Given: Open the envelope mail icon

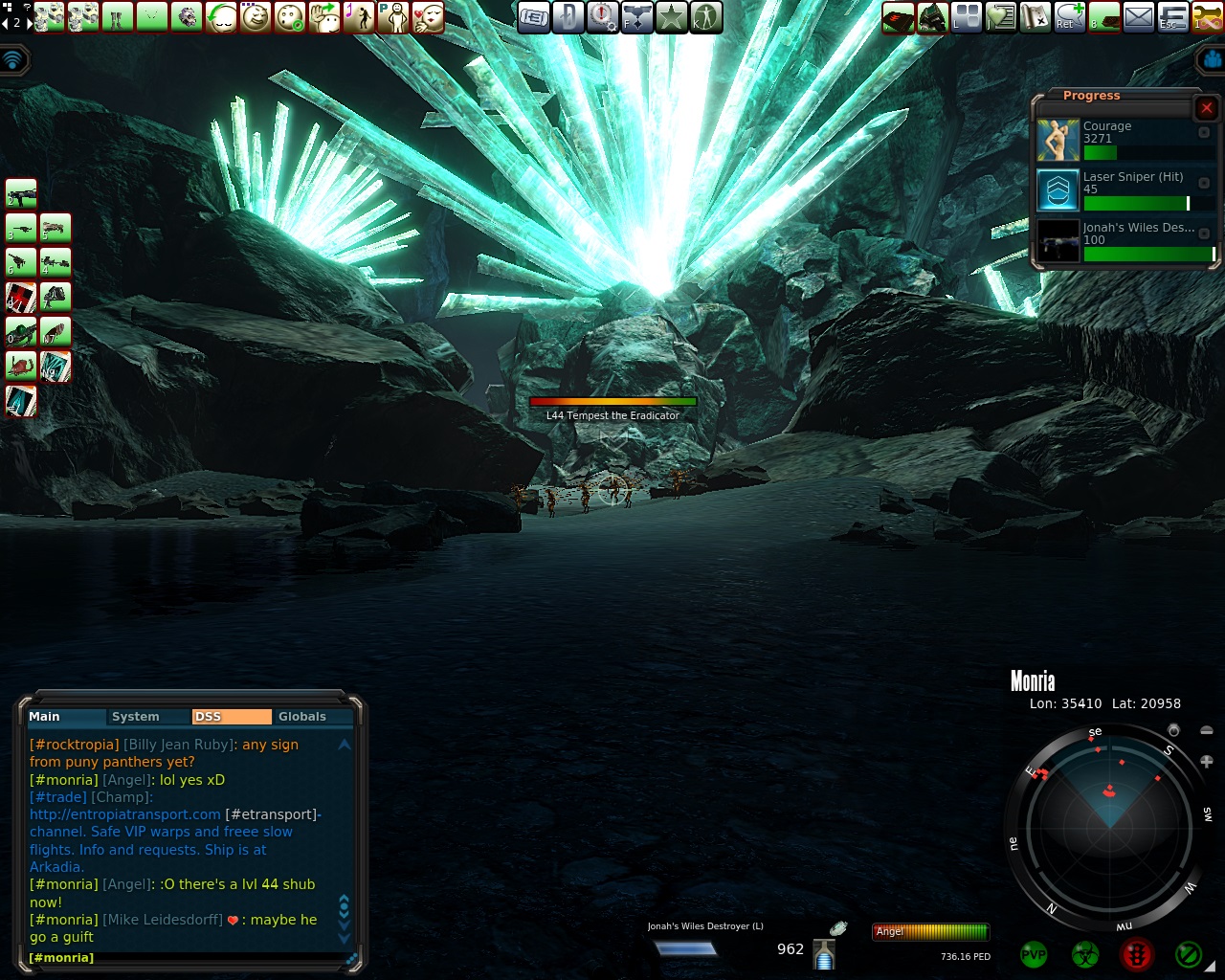Looking at the screenshot, I should 1138,17.
